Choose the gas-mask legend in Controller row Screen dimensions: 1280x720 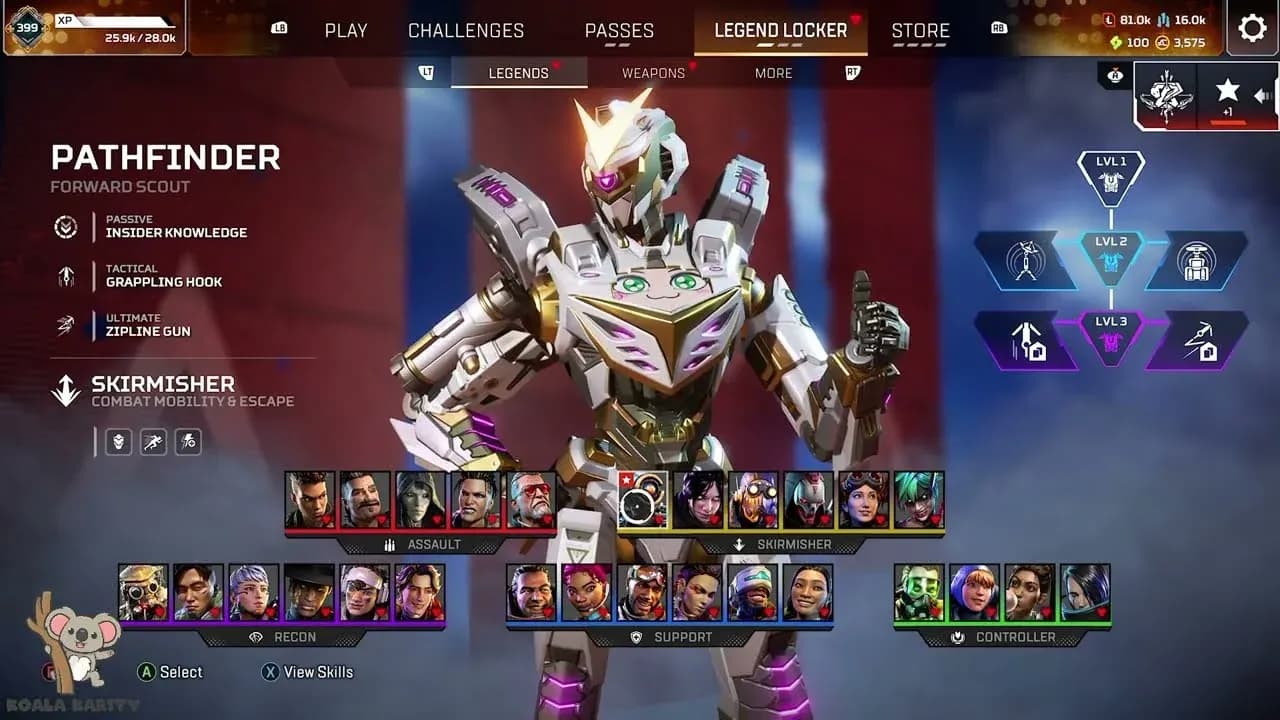pyautogui.click(x=918, y=592)
